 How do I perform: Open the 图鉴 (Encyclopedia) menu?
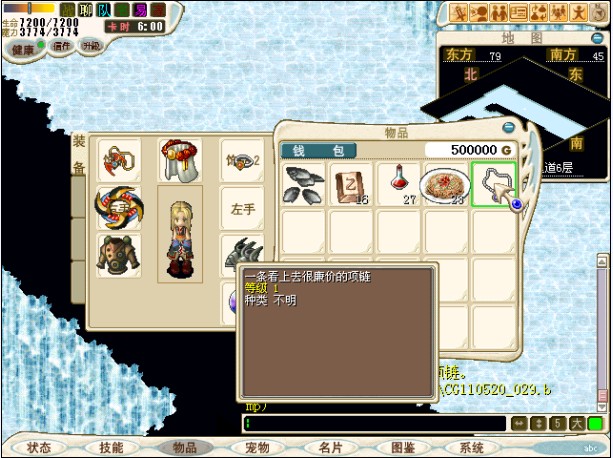point(401,448)
